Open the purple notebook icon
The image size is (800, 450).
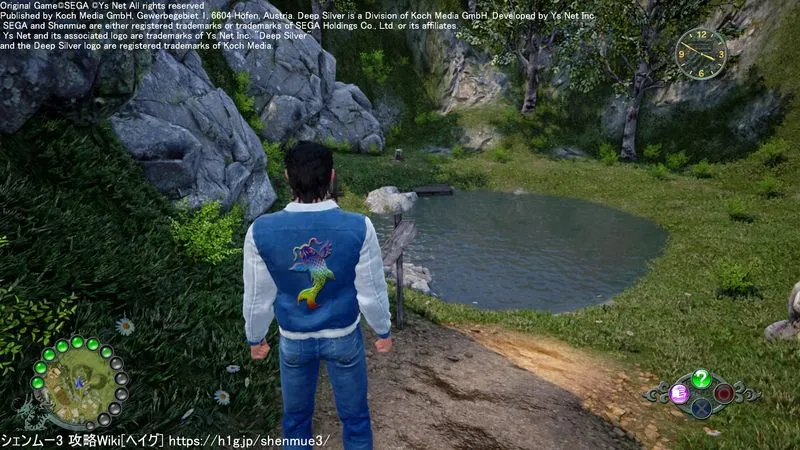point(679,392)
